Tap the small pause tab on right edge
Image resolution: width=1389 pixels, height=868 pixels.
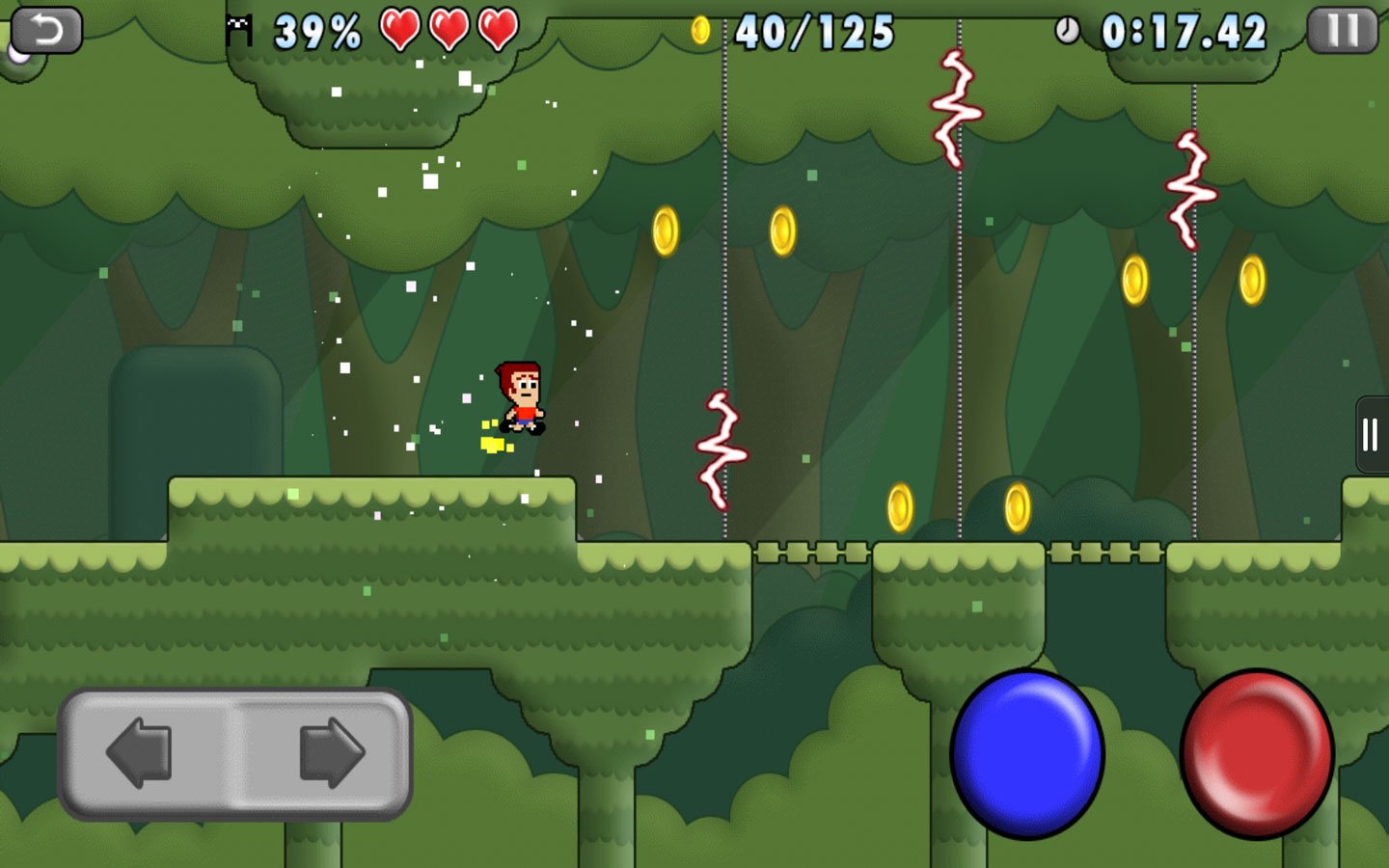click(1370, 434)
